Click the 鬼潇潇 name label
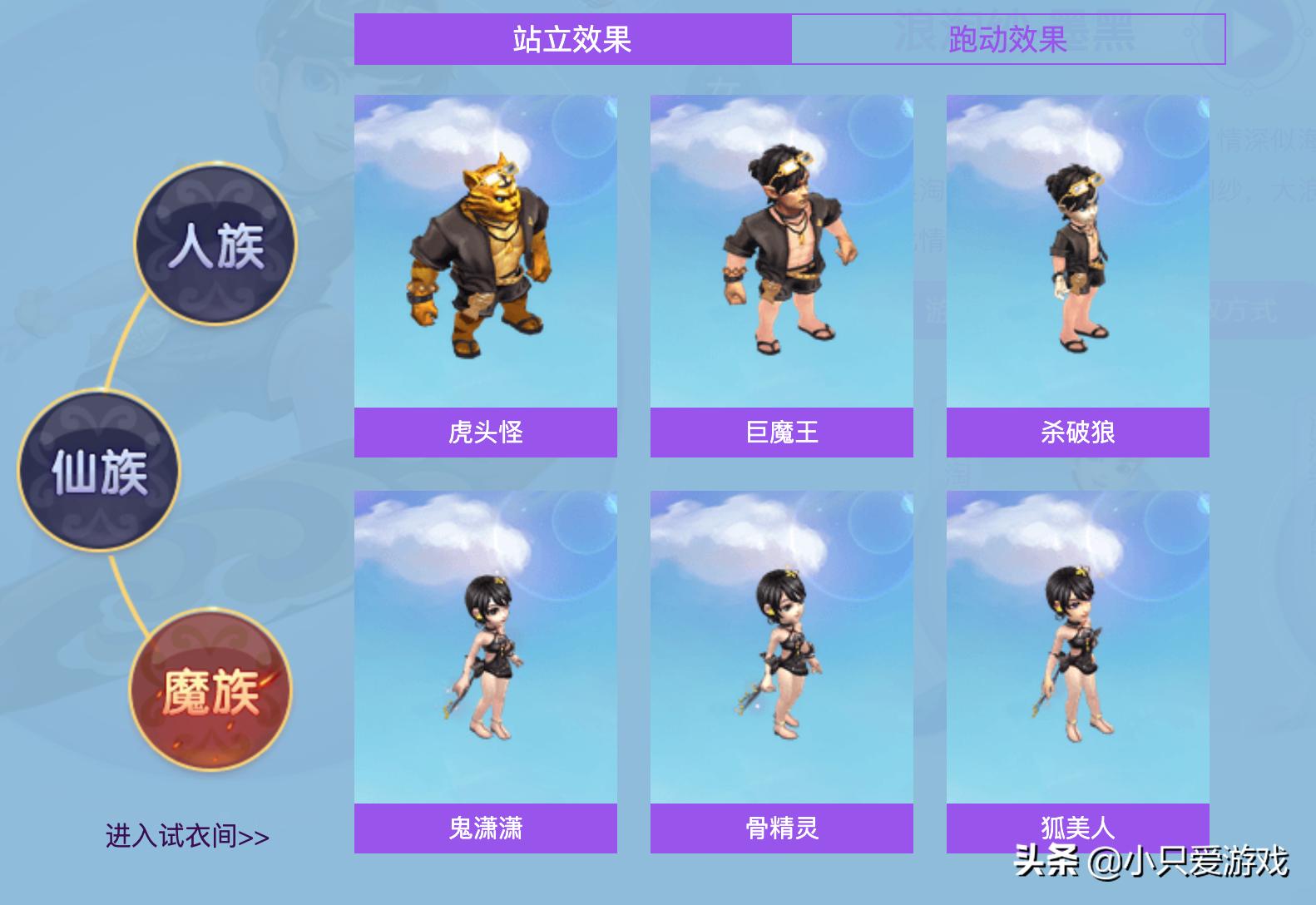Viewport: 1316px width, 905px height. click(485, 828)
